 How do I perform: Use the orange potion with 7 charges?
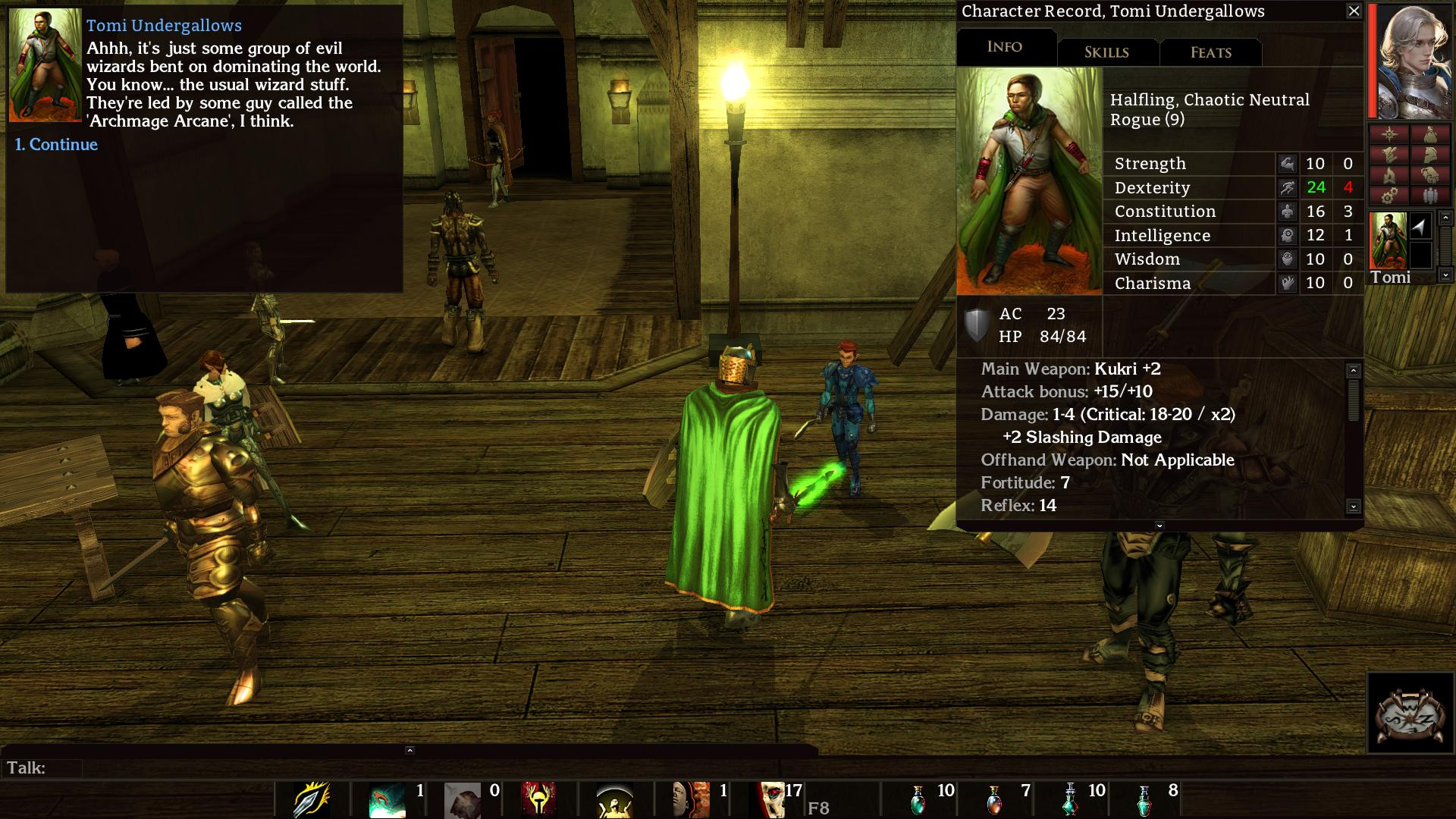point(994,800)
